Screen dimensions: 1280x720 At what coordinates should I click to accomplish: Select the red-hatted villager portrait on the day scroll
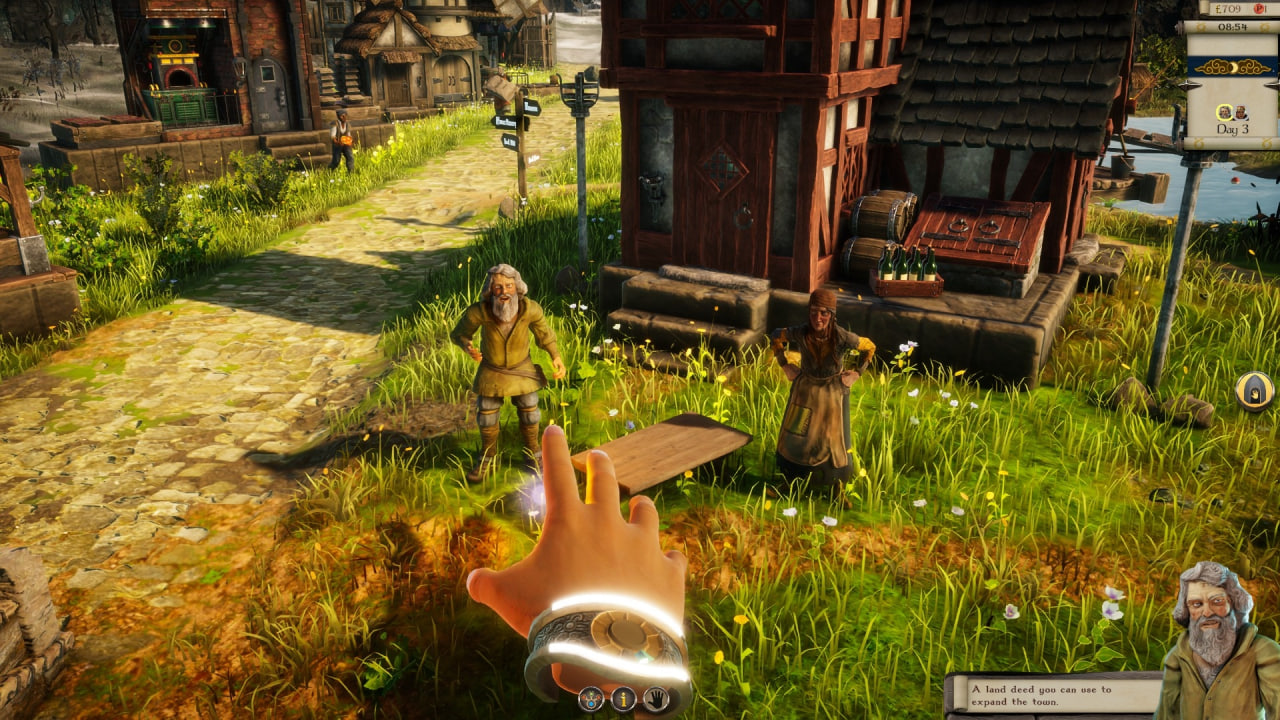click(x=1240, y=112)
